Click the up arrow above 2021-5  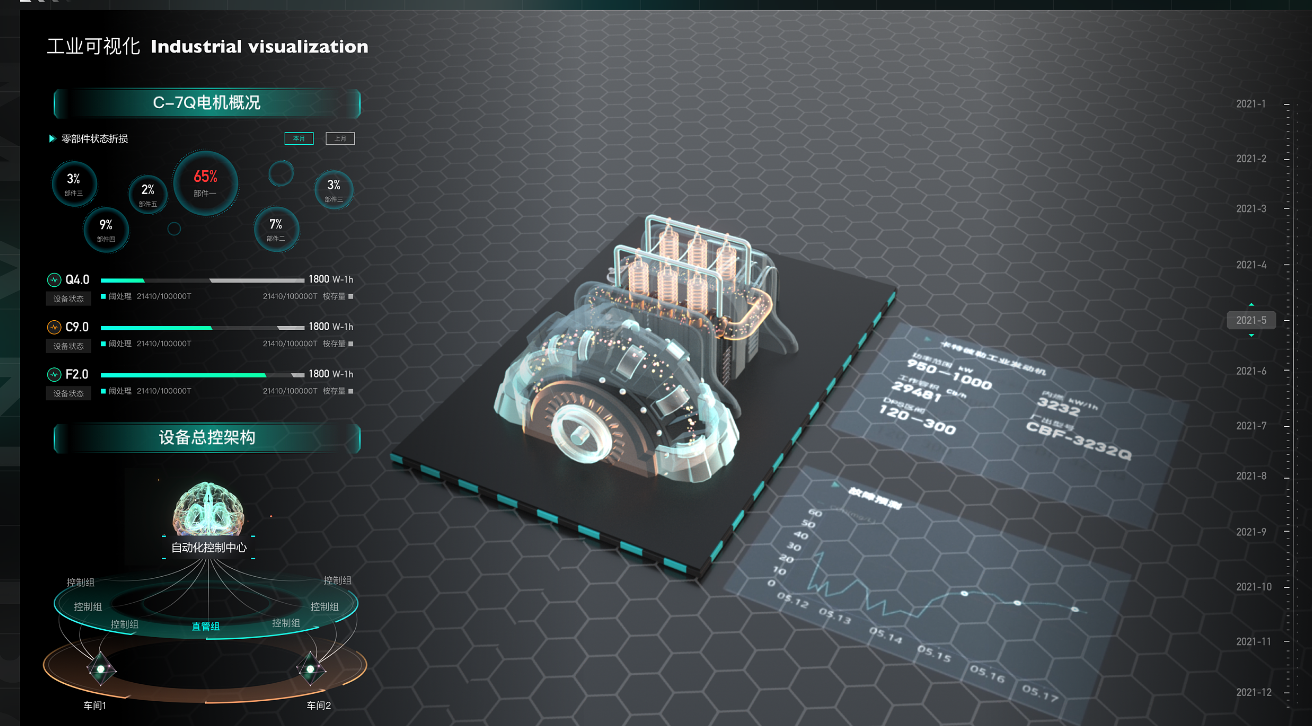pyautogui.click(x=1251, y=303)
